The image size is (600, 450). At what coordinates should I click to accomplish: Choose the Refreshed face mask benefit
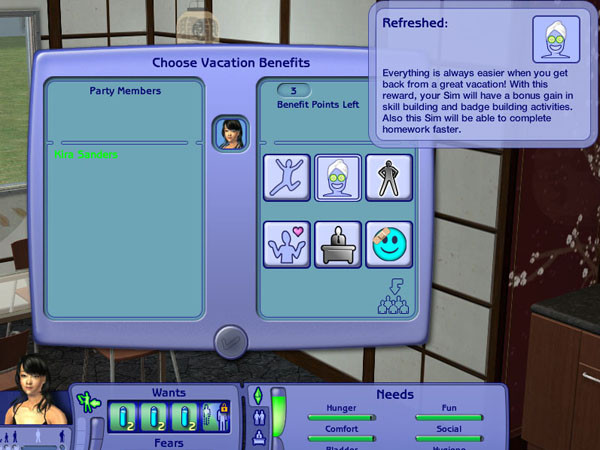pyautogui.click(x=338, y=178)
